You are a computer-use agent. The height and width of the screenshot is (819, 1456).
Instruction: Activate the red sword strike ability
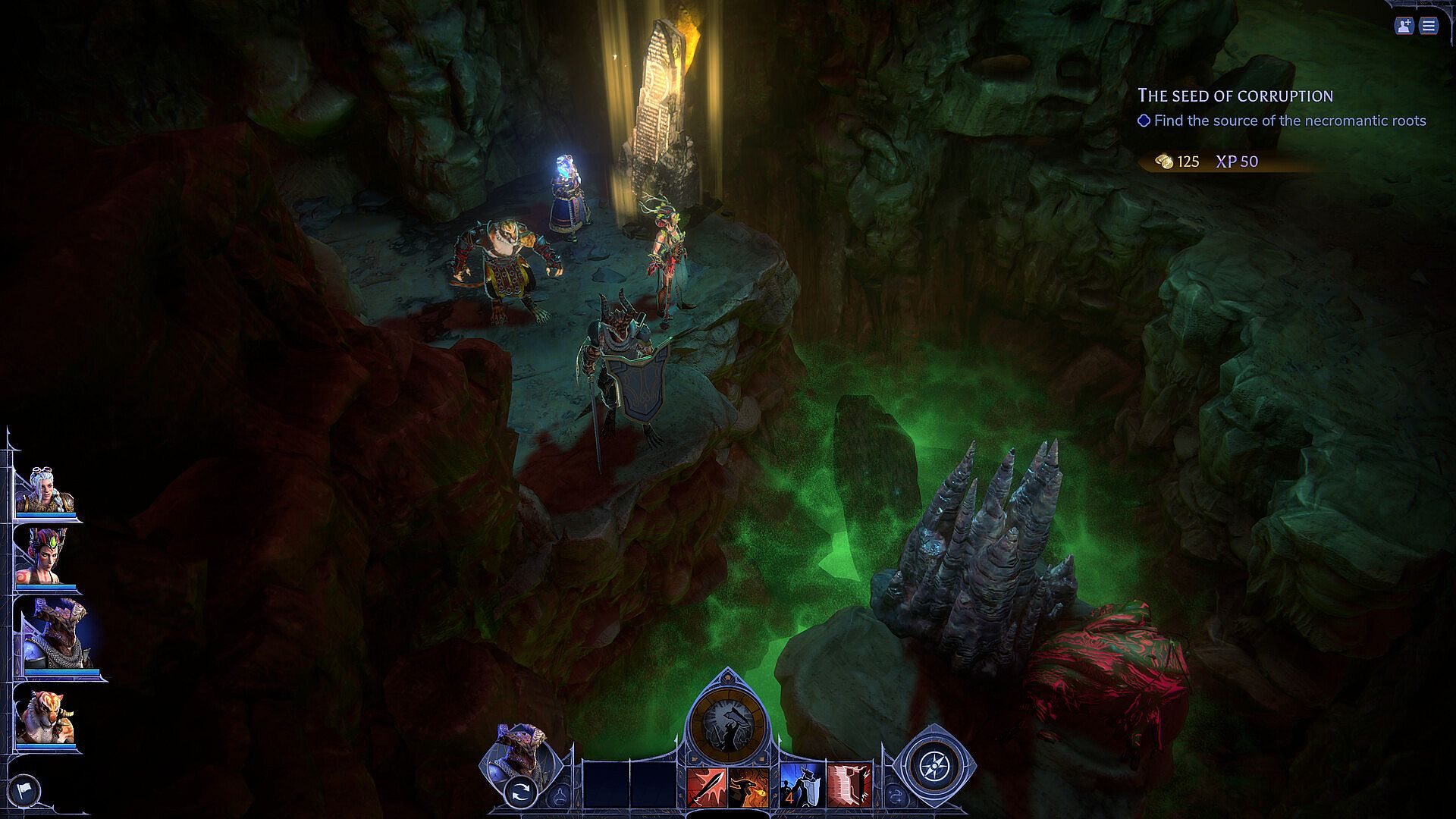[707, 786]
